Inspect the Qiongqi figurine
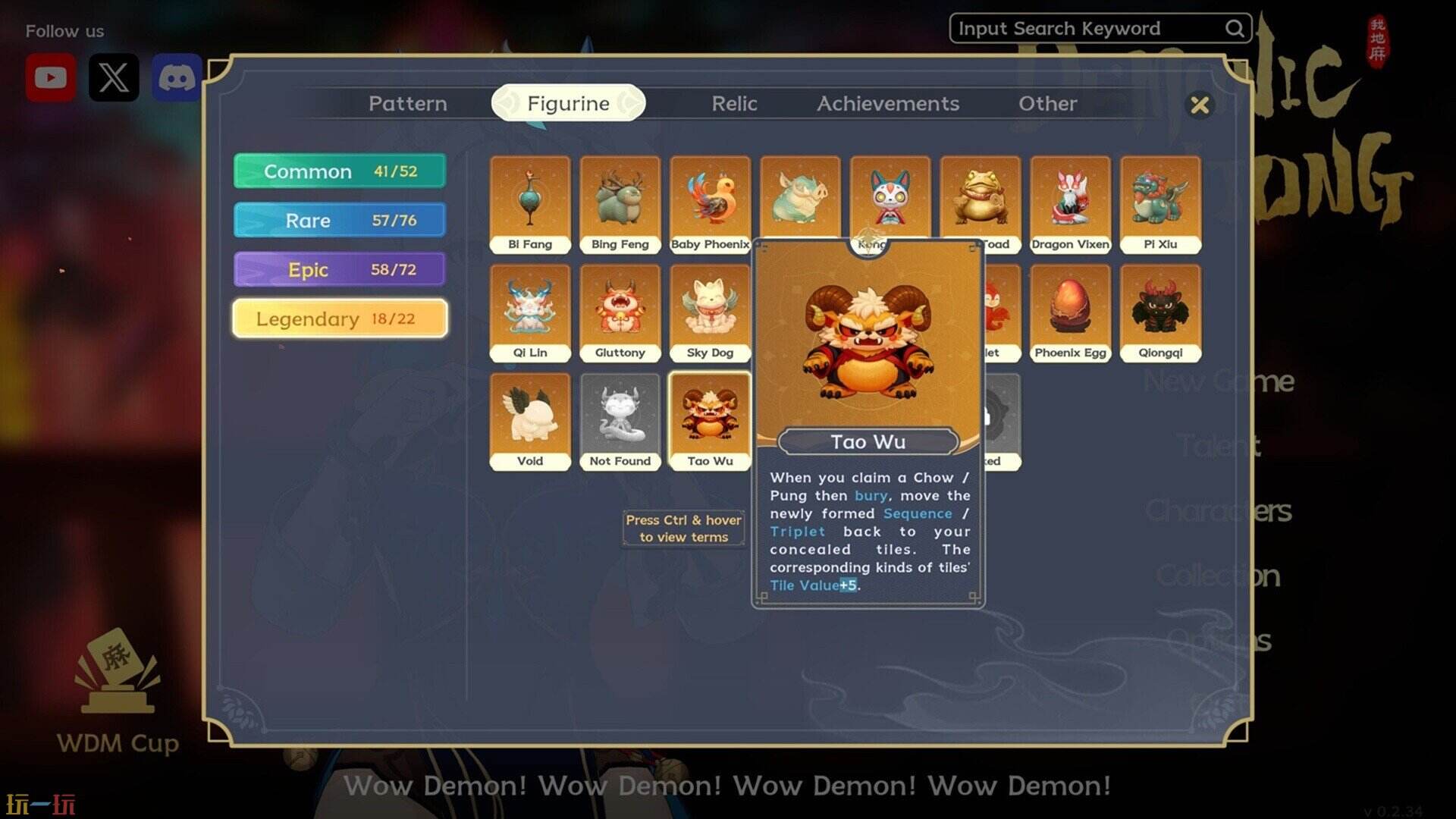This screenshot has width=1456, height=819. coord(1160,312)
